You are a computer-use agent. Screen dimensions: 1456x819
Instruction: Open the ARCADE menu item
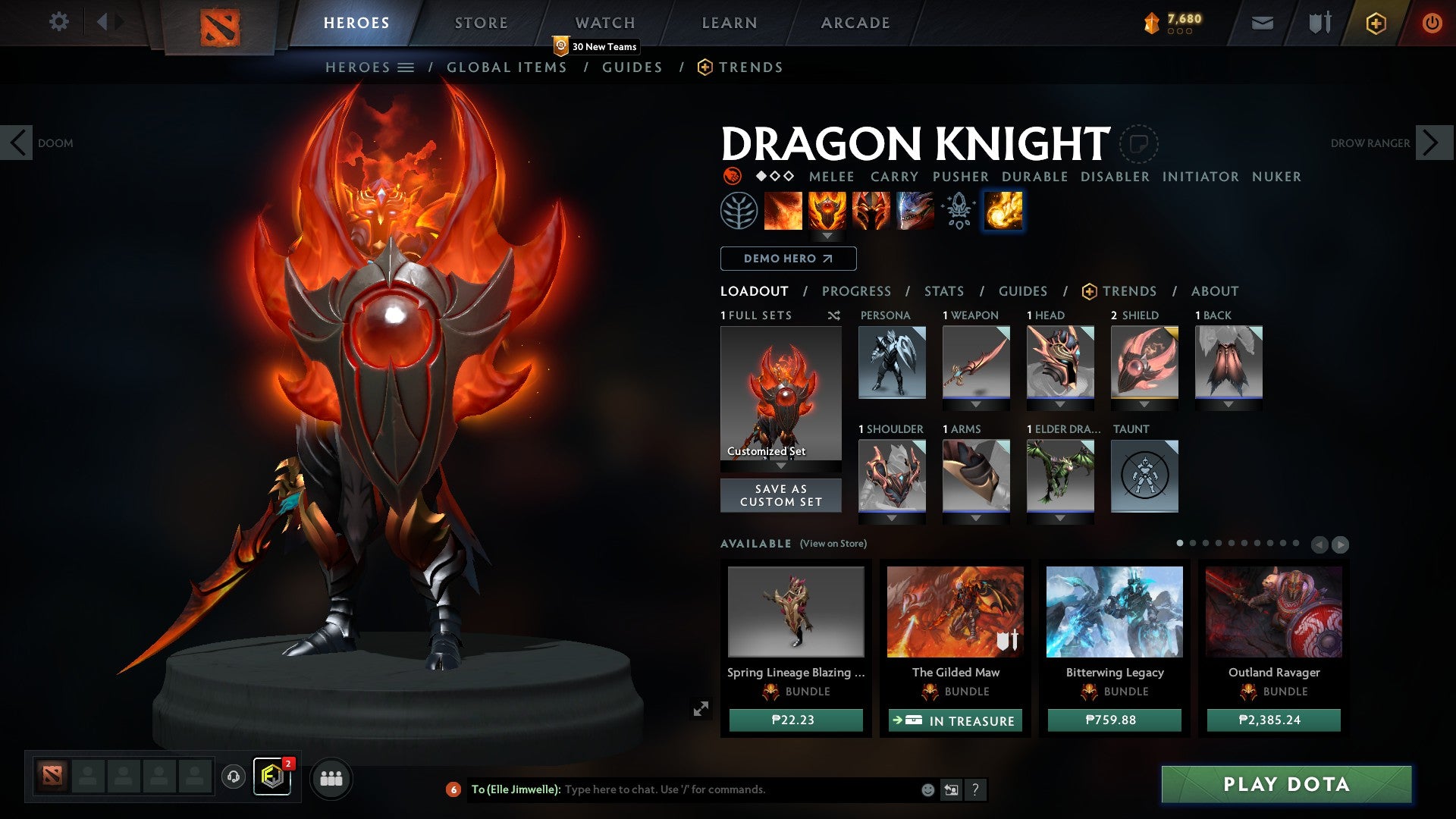pos(855,23)
